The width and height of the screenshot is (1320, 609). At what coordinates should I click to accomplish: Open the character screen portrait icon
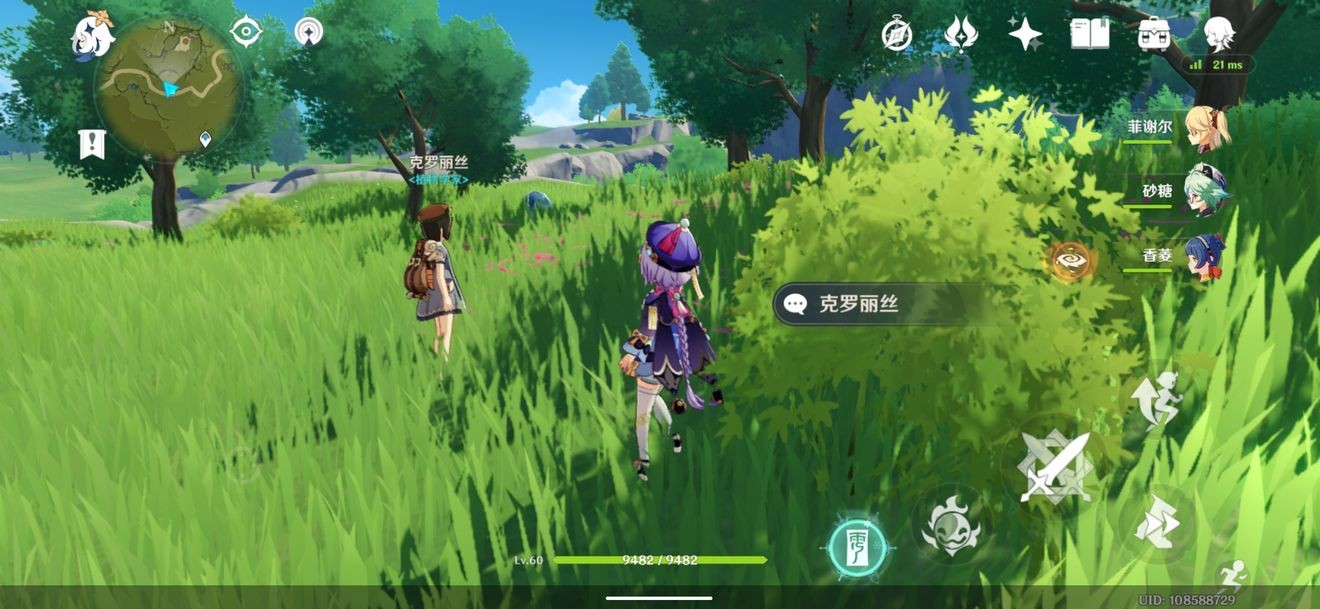pos(1219,34)
